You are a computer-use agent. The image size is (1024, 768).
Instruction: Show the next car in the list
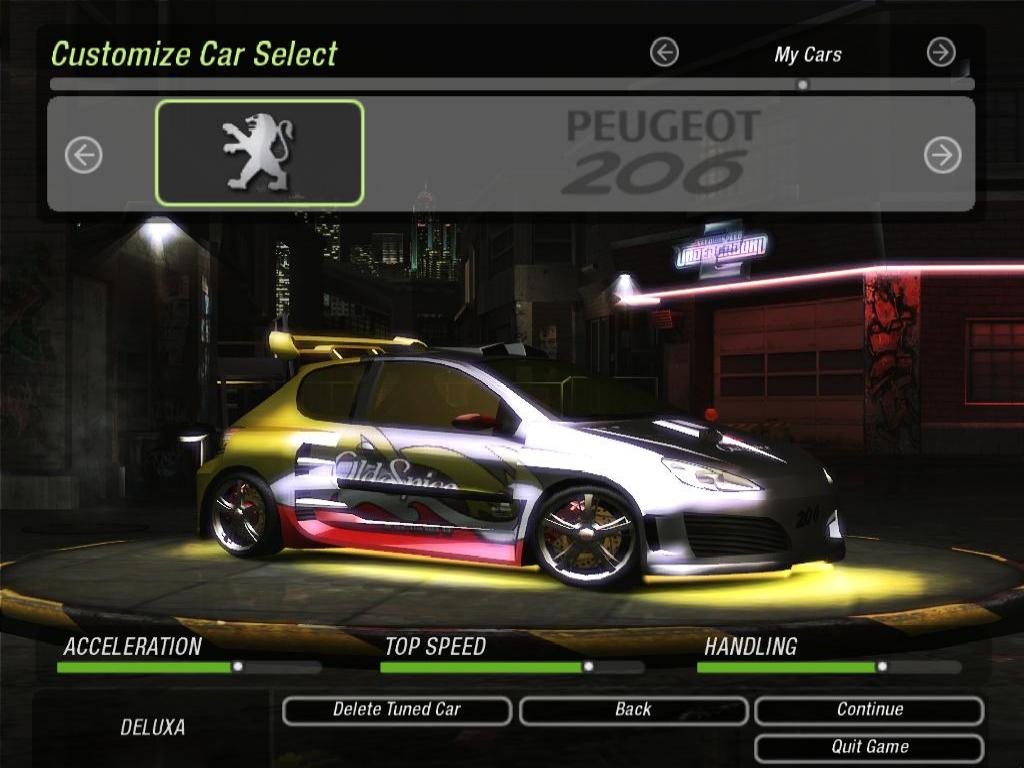click(942, 155)
